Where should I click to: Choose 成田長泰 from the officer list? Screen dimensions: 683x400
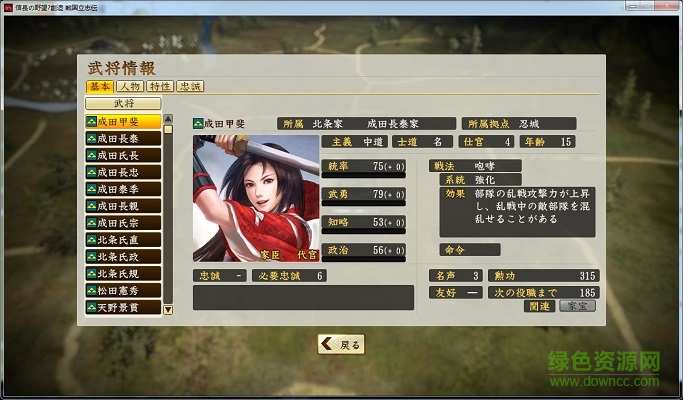123,139
